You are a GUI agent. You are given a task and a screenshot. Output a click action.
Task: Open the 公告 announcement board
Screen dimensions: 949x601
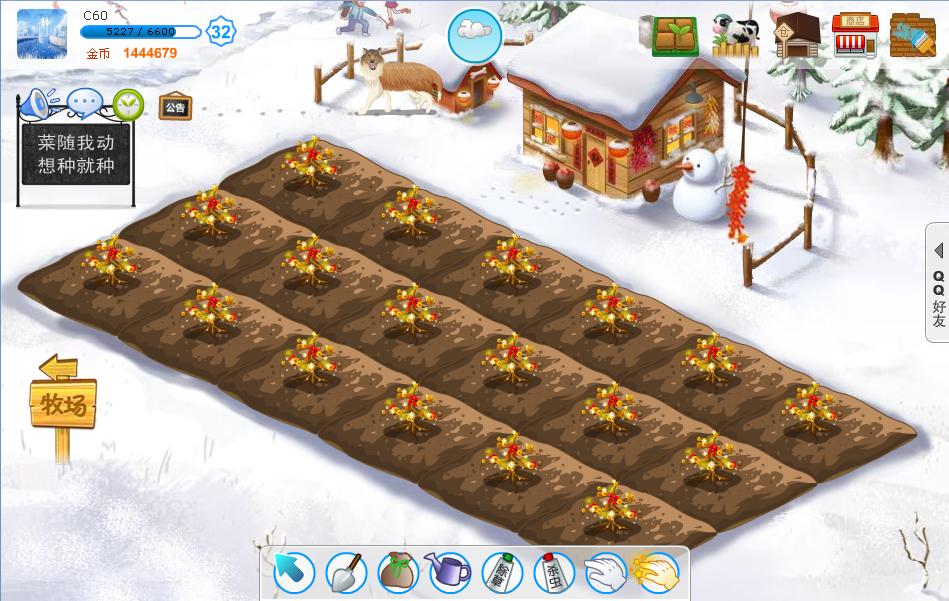click(175, 107)
